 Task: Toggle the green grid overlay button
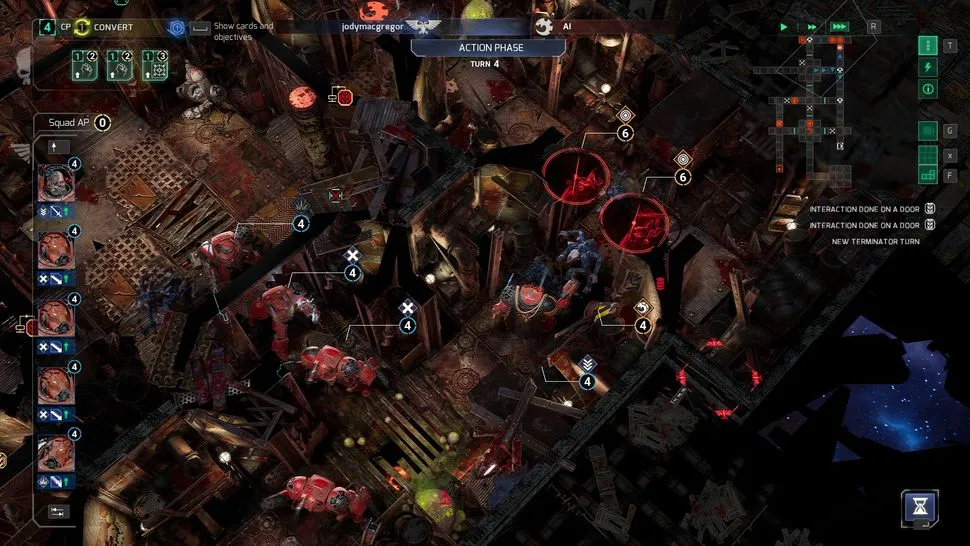coord(928,130)
